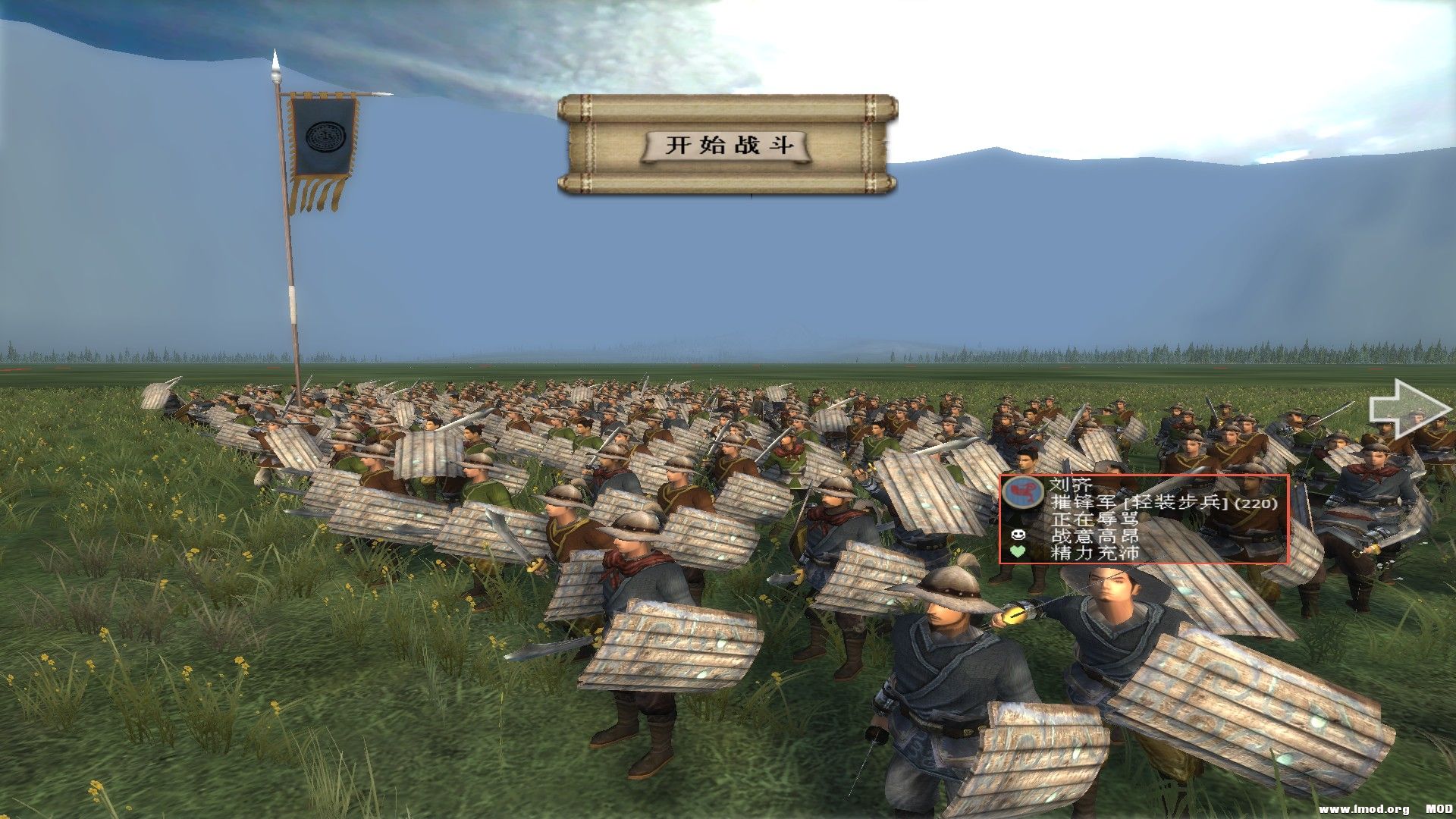This screenshot has width=1456, height=819.
Task: Toggle the morale status 战意高昂 display
Action: [1094, 537]
